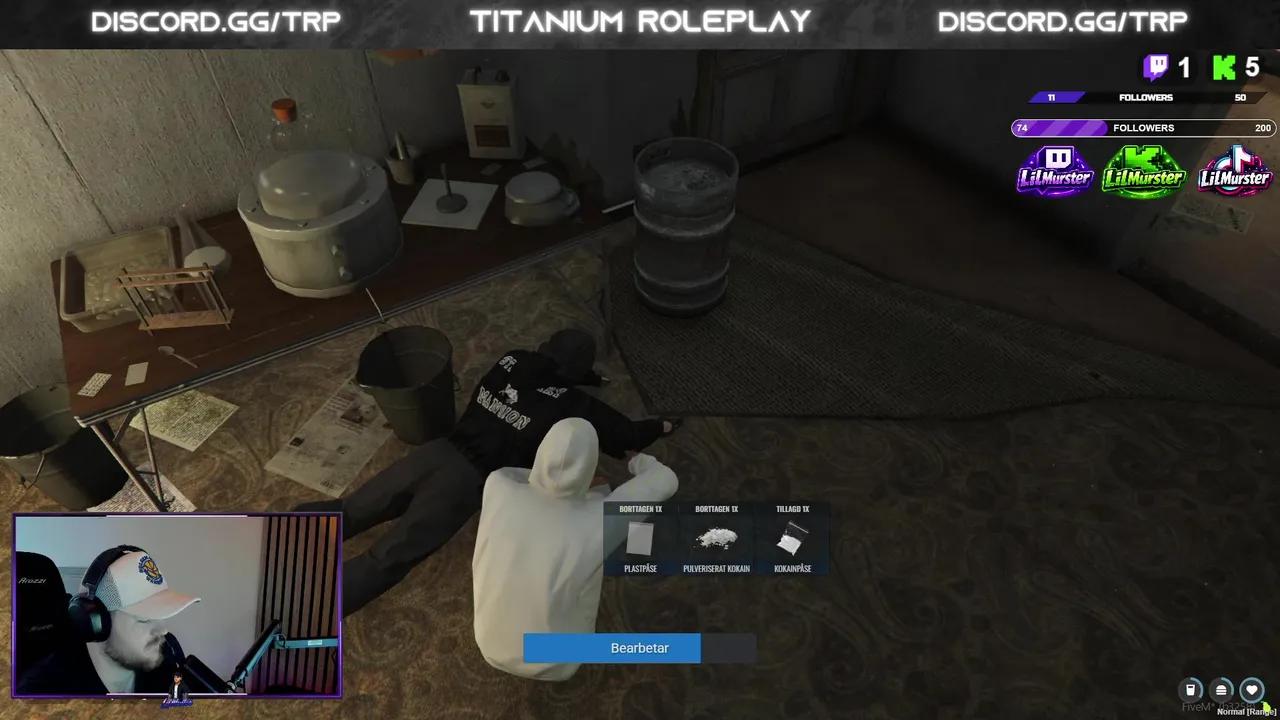Click the health heart icon in the HUD
The width and height of the screenshot is (1280, 720).
tap(1252, 690)
